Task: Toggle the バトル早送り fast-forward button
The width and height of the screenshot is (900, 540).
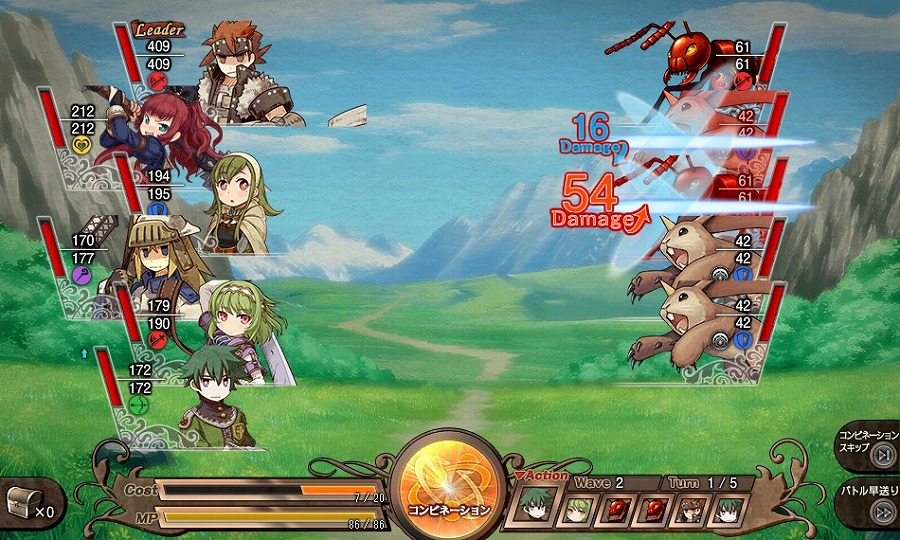Action: coord(880,511)
